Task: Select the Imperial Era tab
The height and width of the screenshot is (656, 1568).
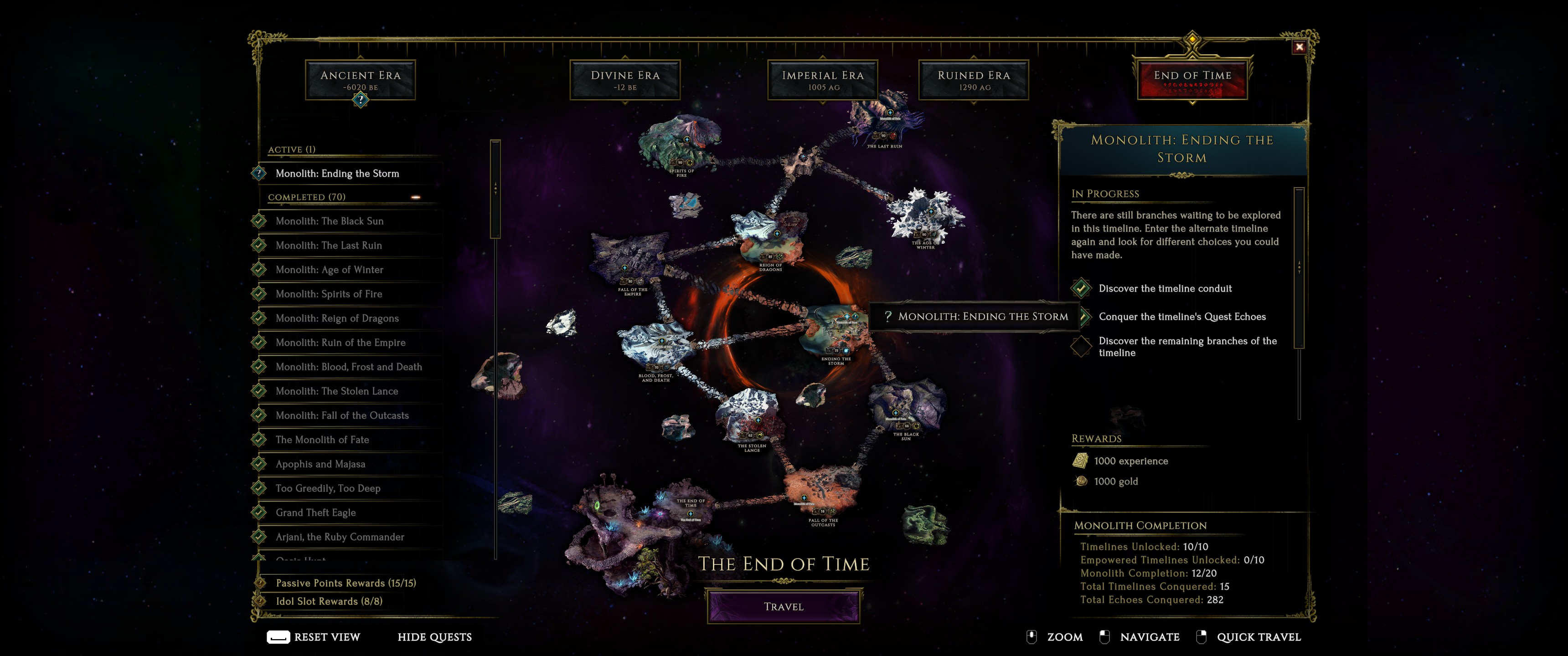Action: pos(822,80)
